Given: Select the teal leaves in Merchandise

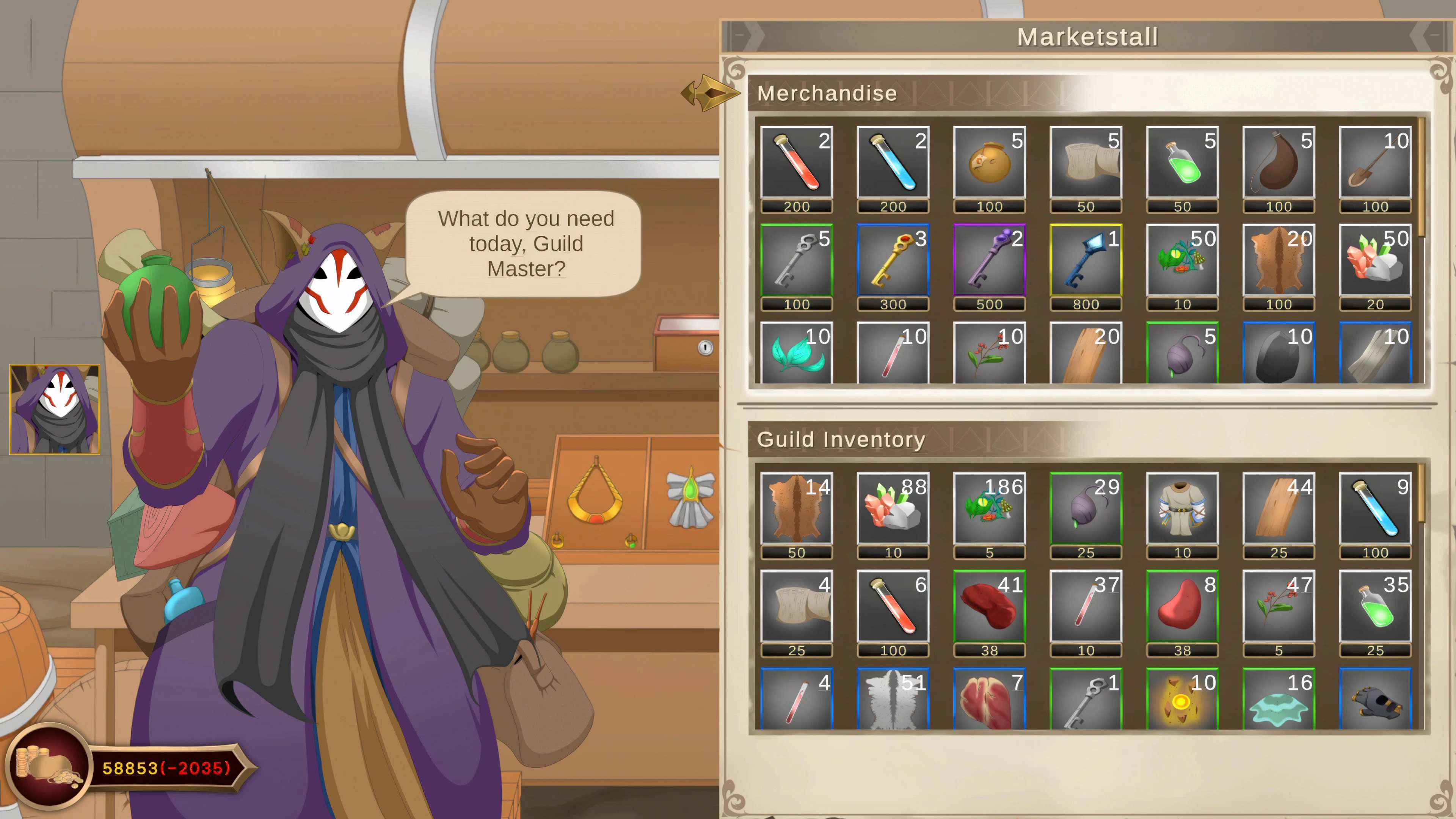Looking at the screenshot, I should pos(796,353).
